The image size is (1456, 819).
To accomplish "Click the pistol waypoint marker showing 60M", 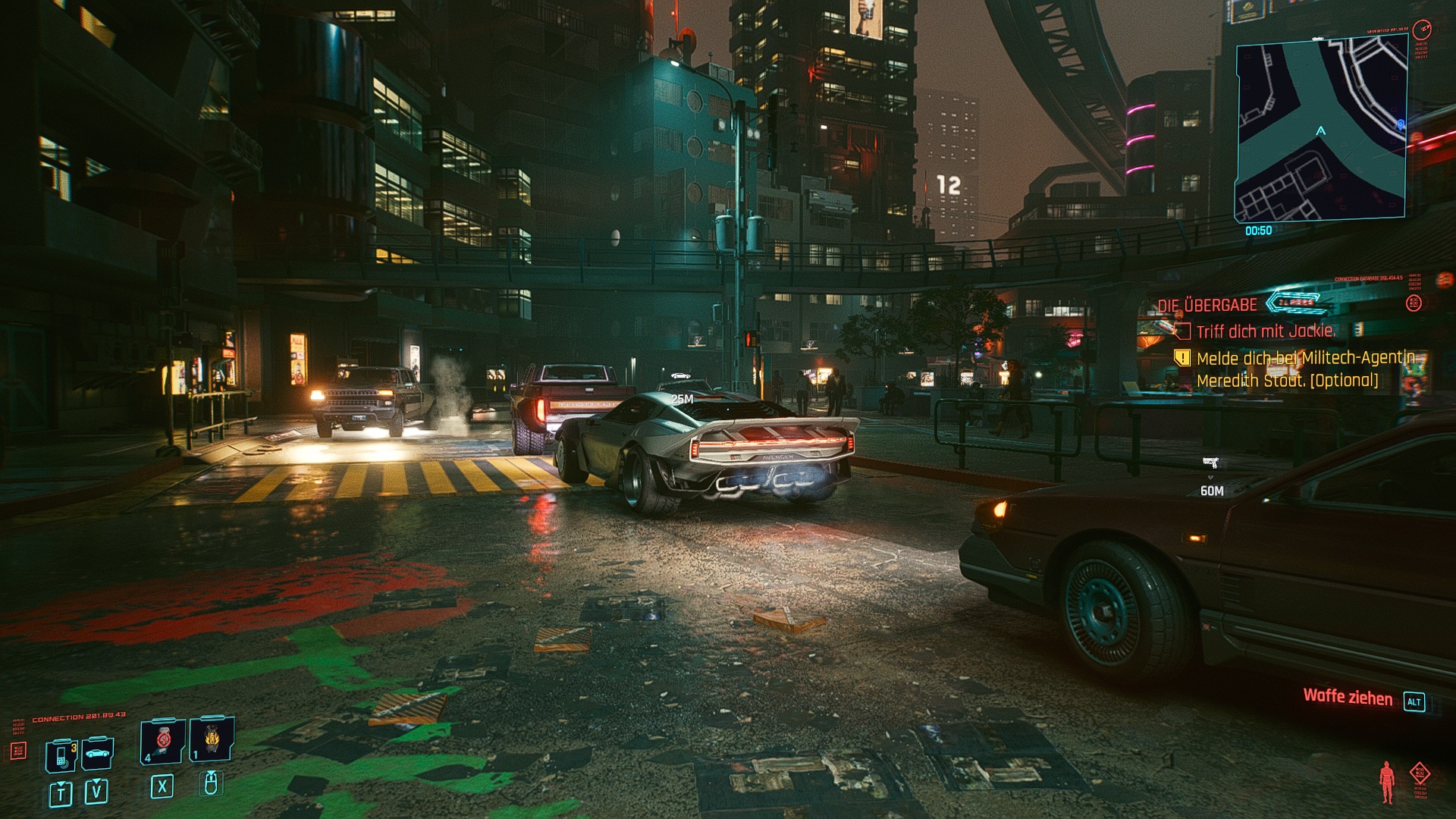I will click(1210, 463).
